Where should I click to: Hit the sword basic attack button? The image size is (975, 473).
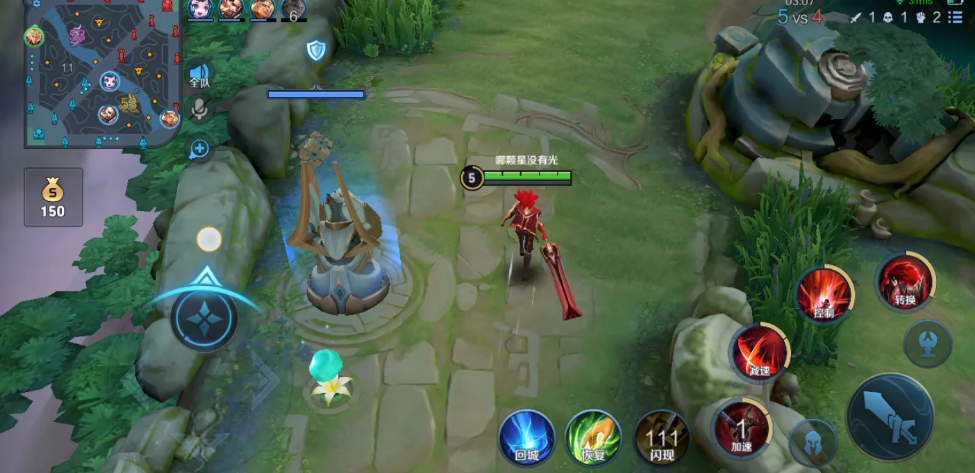pos(889,416)
